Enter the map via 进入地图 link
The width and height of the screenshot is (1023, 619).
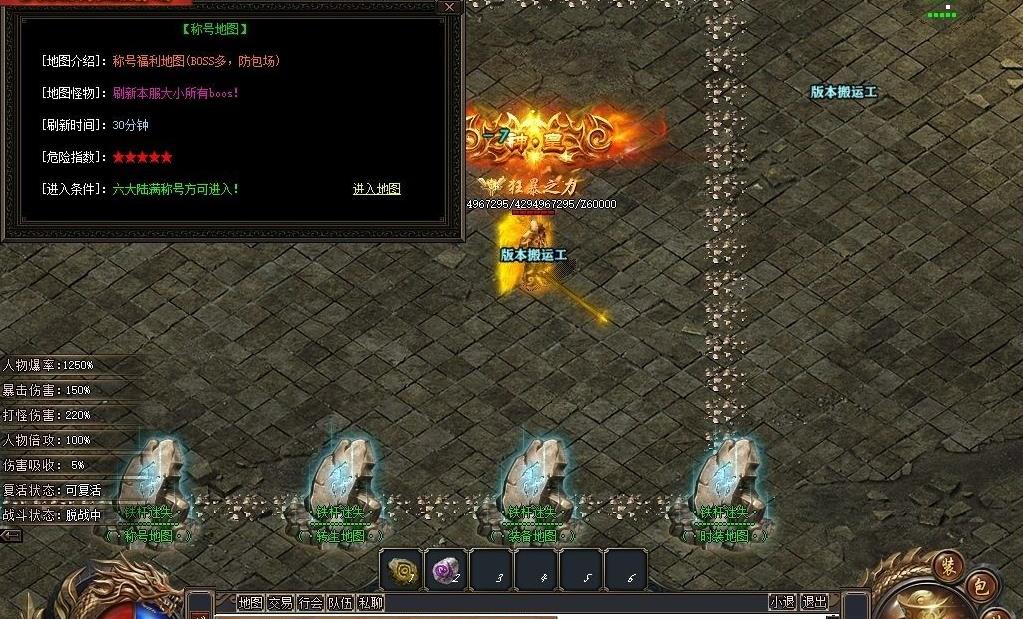pyautogui.click(x=376, y=188)
